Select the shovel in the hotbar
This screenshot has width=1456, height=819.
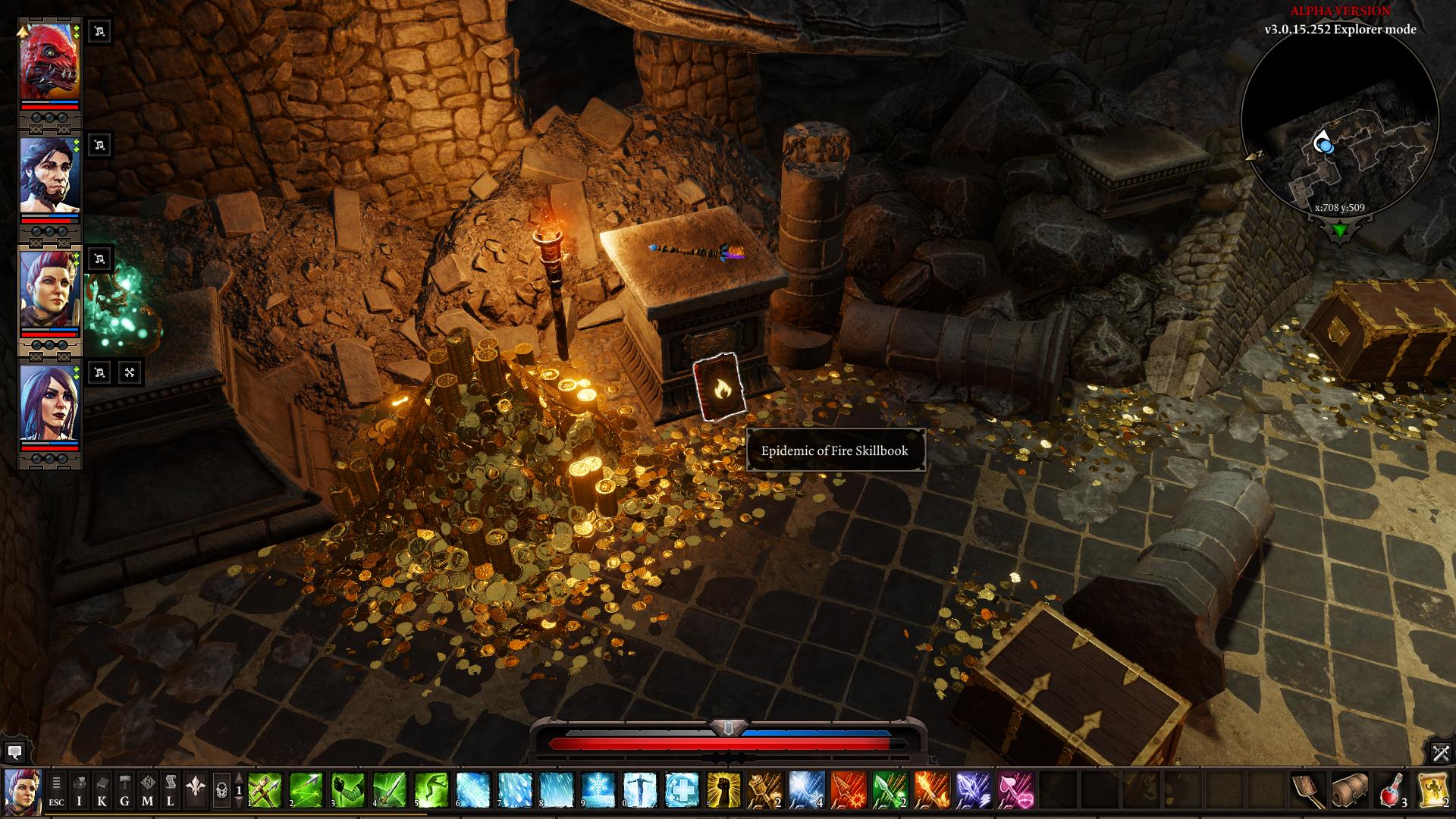1309,789
